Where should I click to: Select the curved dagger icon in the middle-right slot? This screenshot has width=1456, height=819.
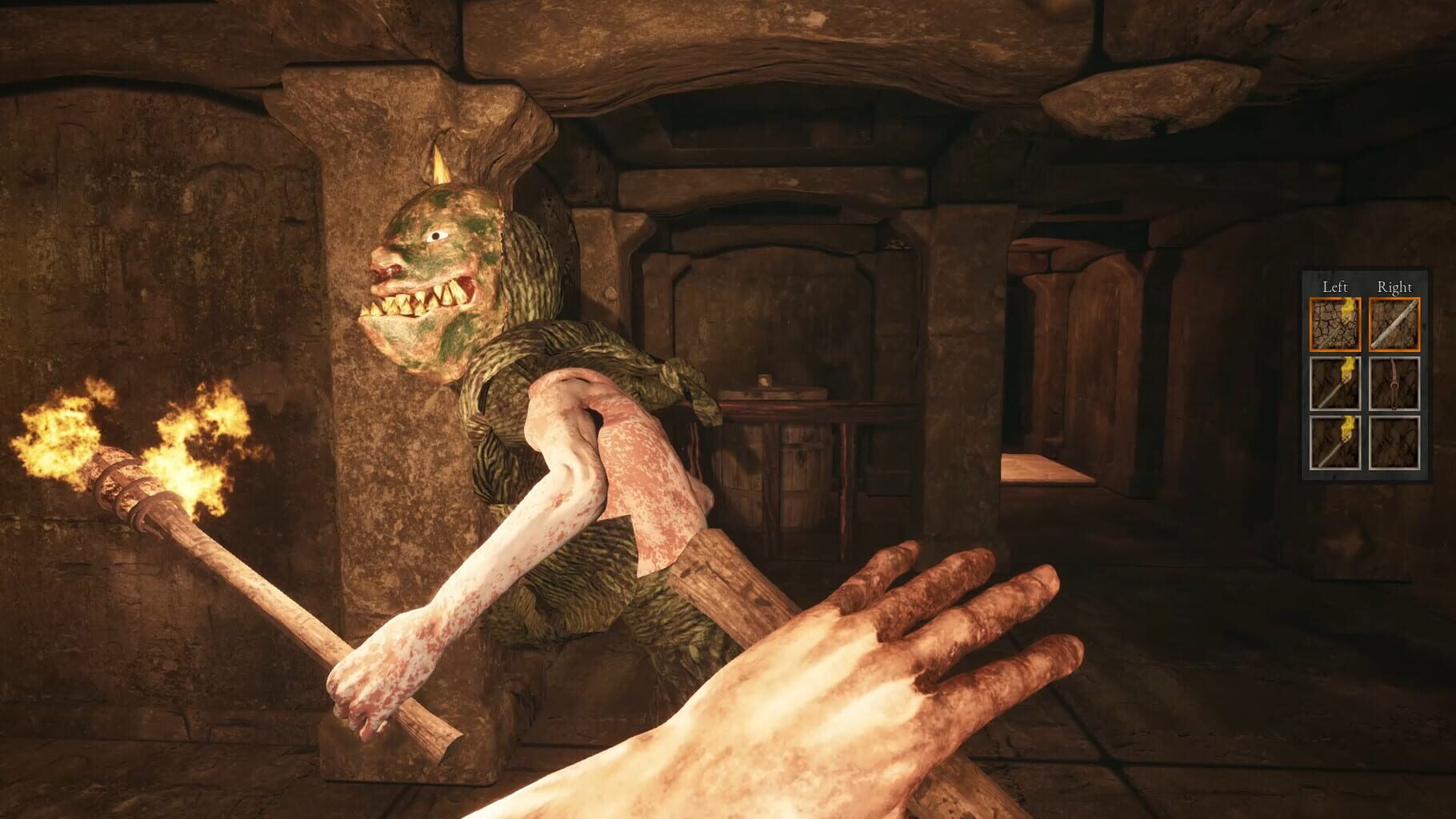(x=1394, y=382)
